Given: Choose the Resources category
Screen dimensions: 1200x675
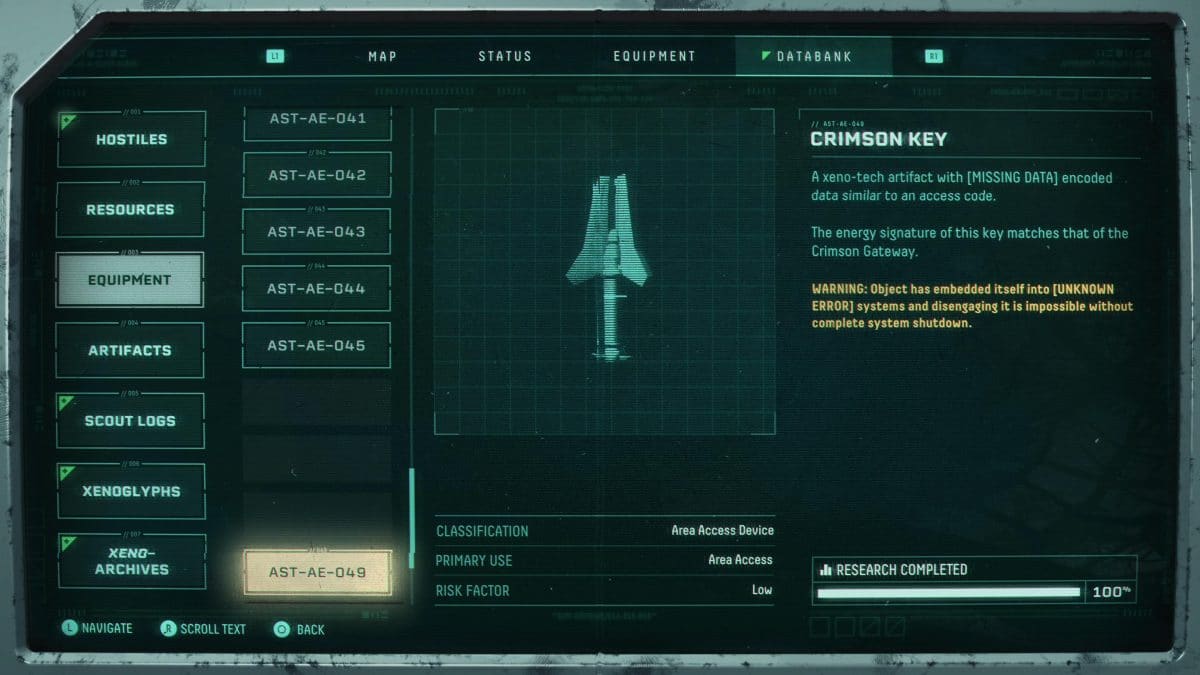Looking at the screenshot, I should [x=131, y=210].
